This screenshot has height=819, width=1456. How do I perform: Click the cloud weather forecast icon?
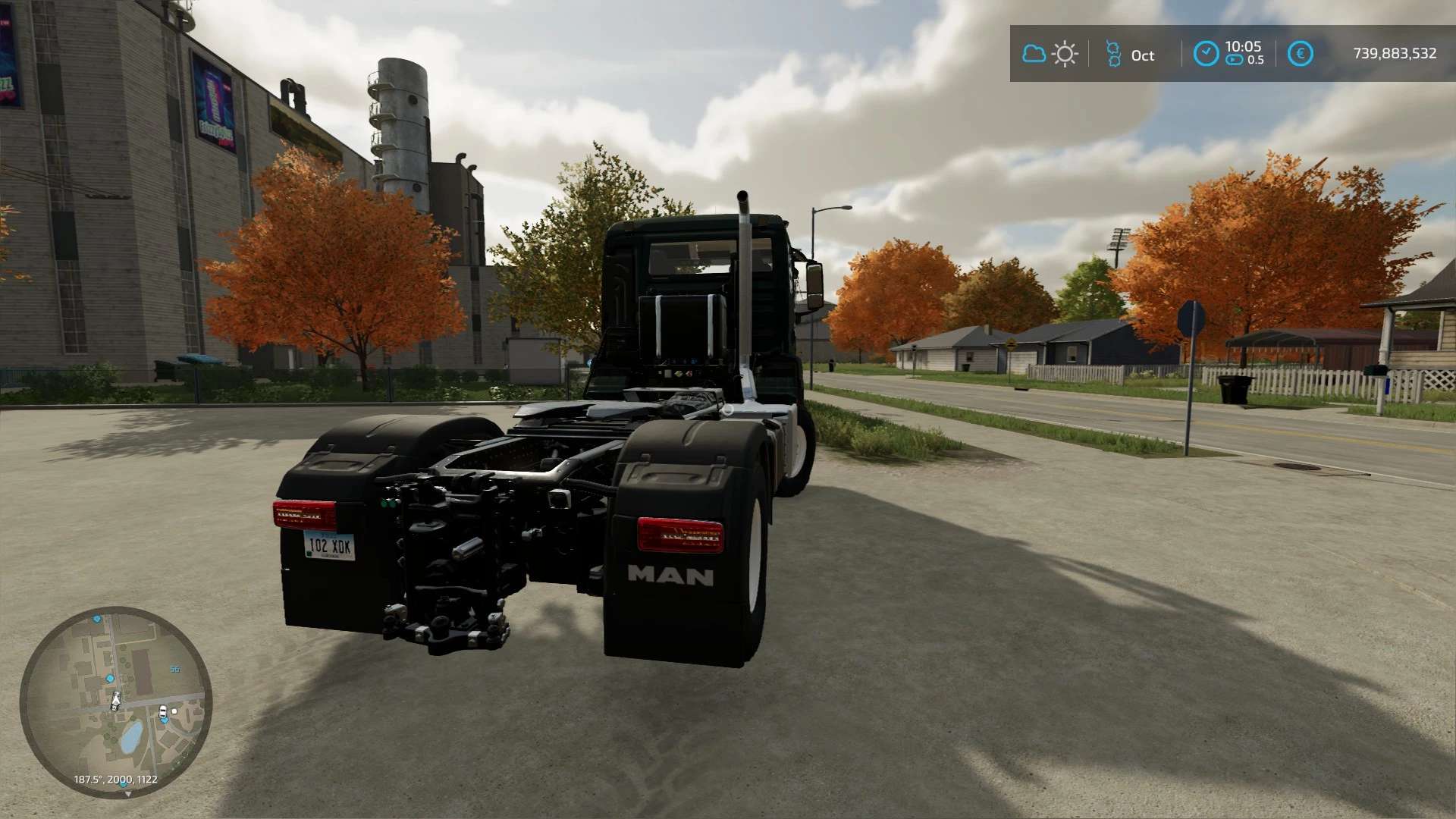coord(1034,54)
